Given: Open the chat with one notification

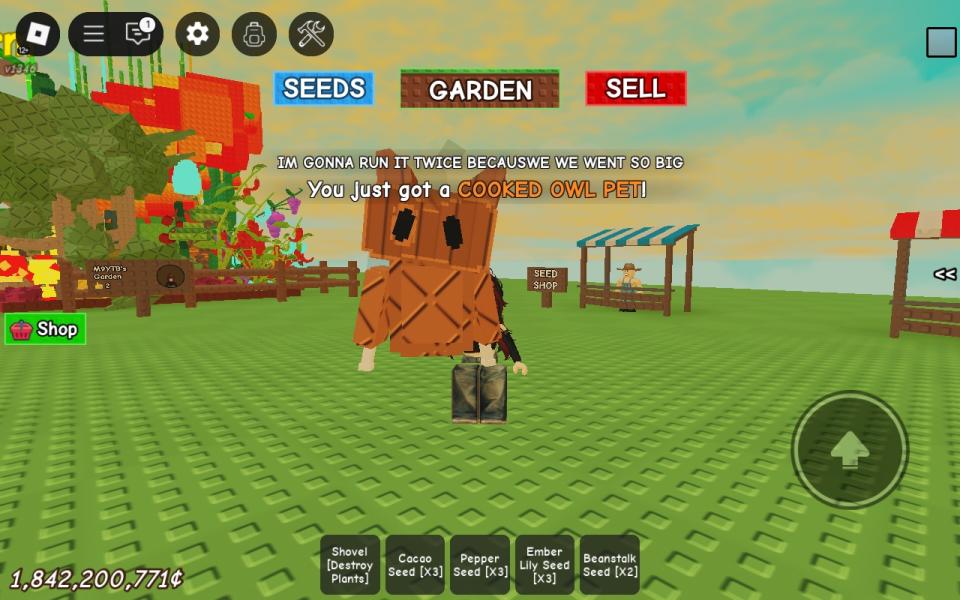Looking at the screenshot, I should point(139,34).
